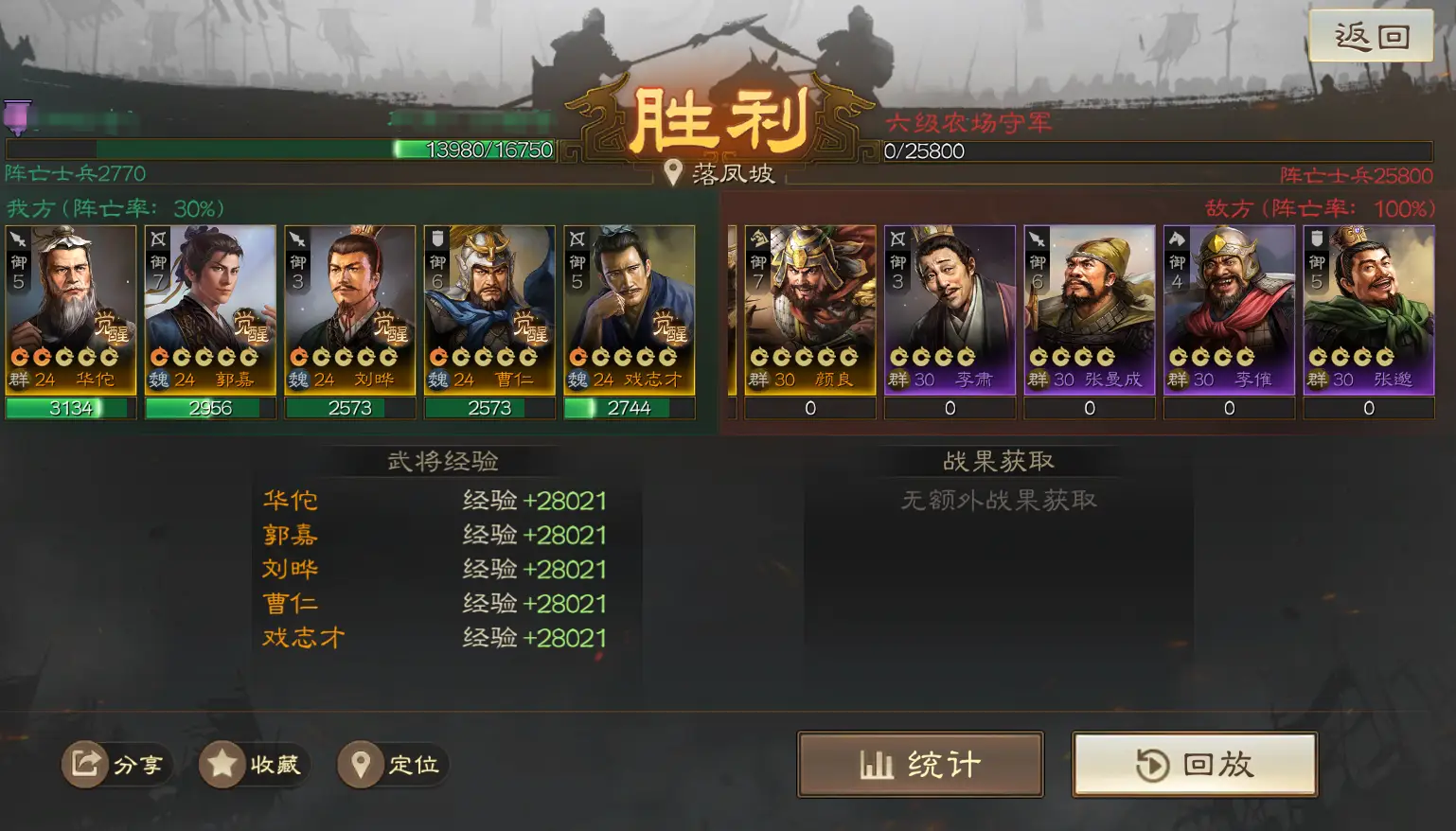Watch the battle 回放 replay
Screen dimensions: 1456x831
click(x=1195, y=764)
